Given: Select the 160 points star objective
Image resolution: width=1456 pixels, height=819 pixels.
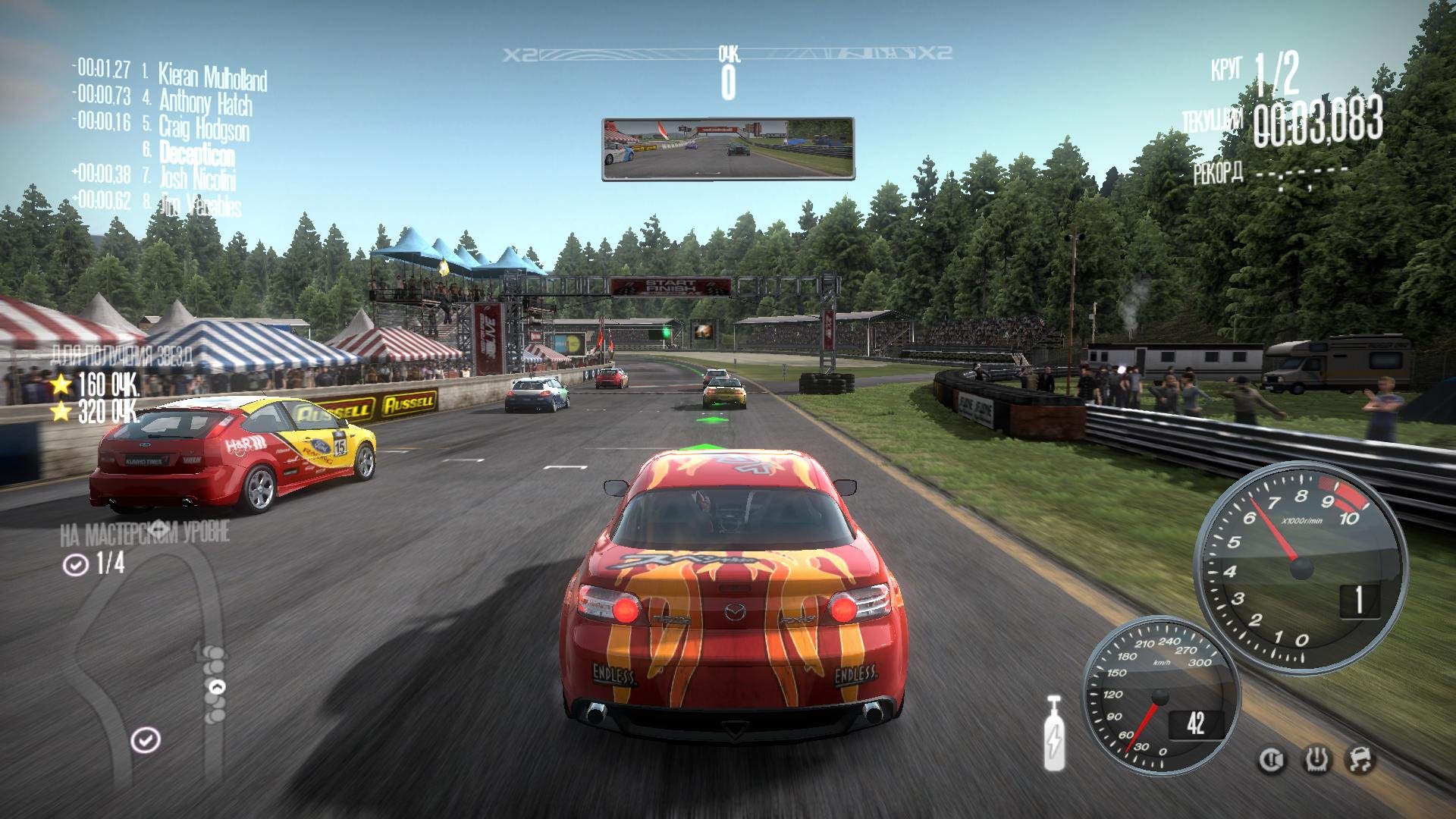Looking at the screenshot, I should pos(95,385).
